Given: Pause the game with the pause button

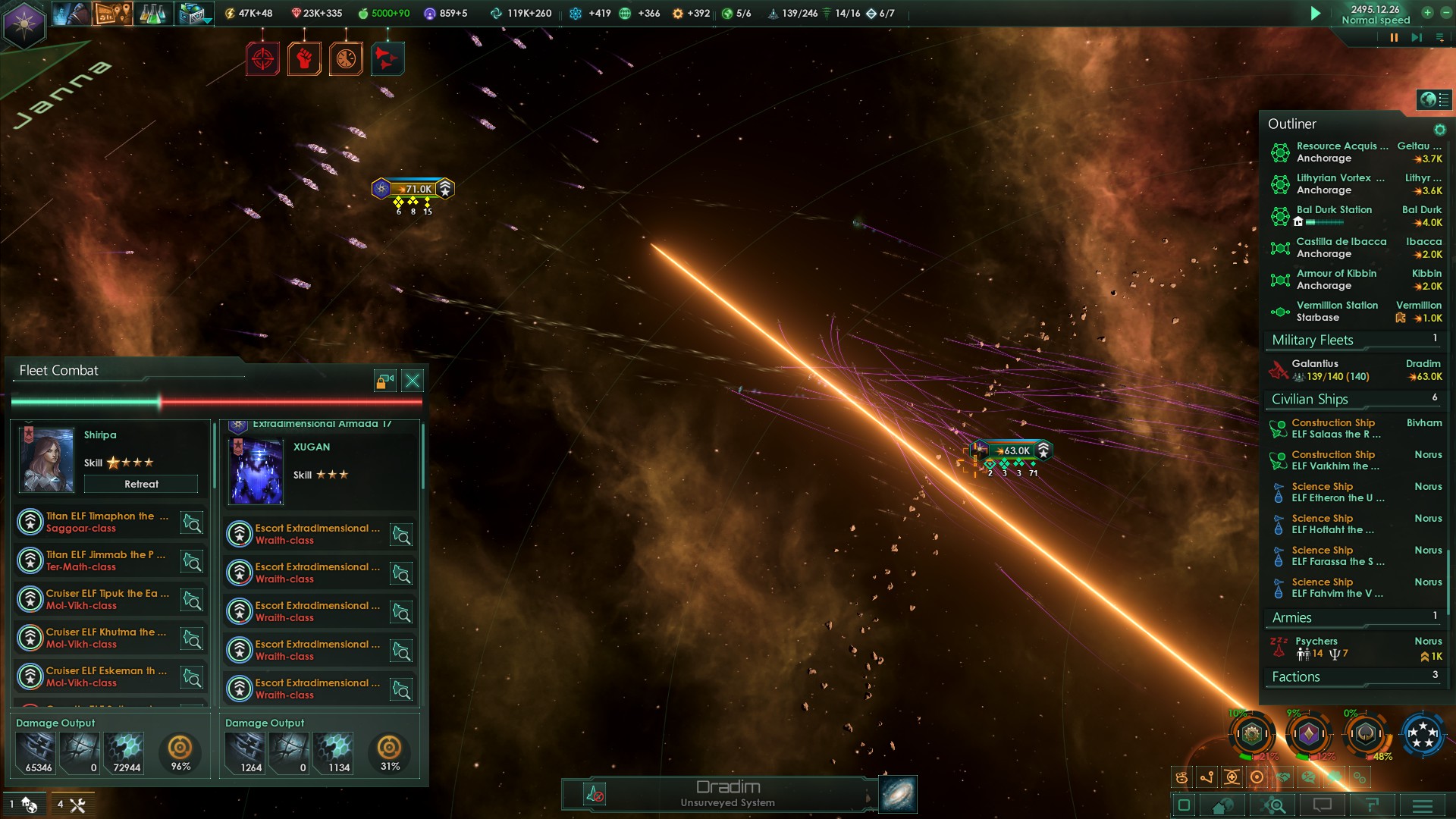Looking at the screenshot, I should tap(1394, 37).
